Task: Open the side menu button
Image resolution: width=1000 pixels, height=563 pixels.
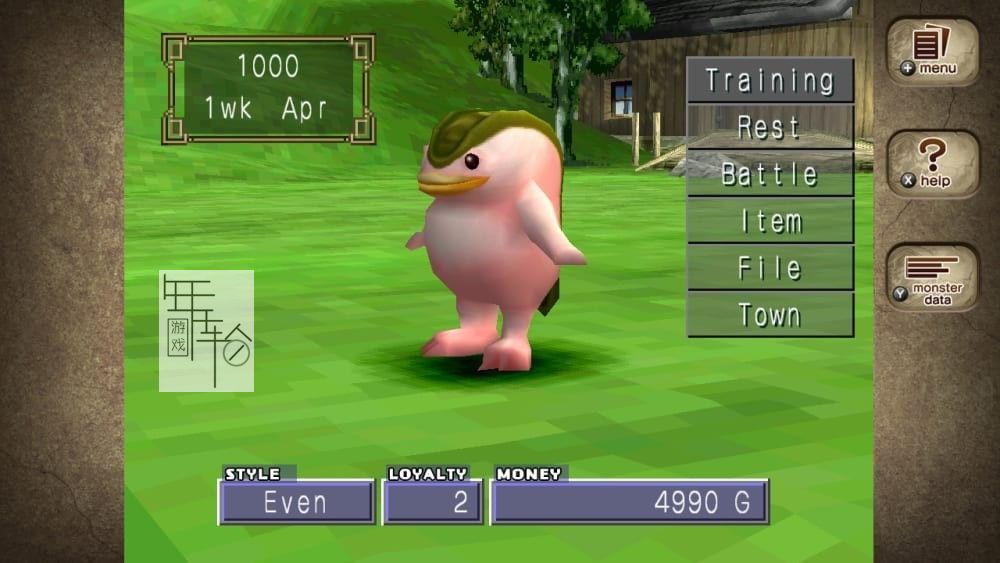Action: (932, 51)
